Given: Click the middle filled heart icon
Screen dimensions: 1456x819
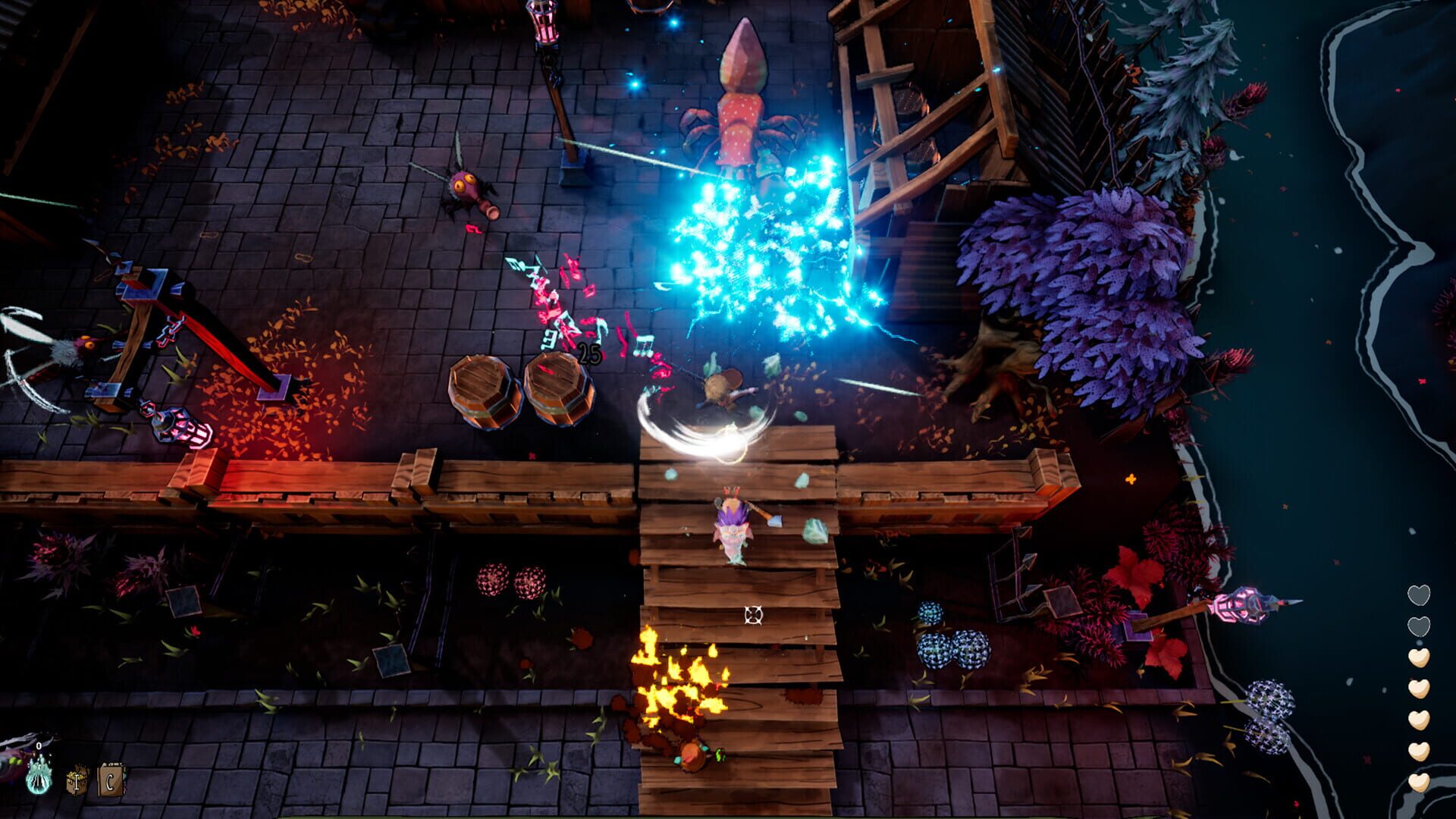Looking at the screenshot, I should 1419,718.
